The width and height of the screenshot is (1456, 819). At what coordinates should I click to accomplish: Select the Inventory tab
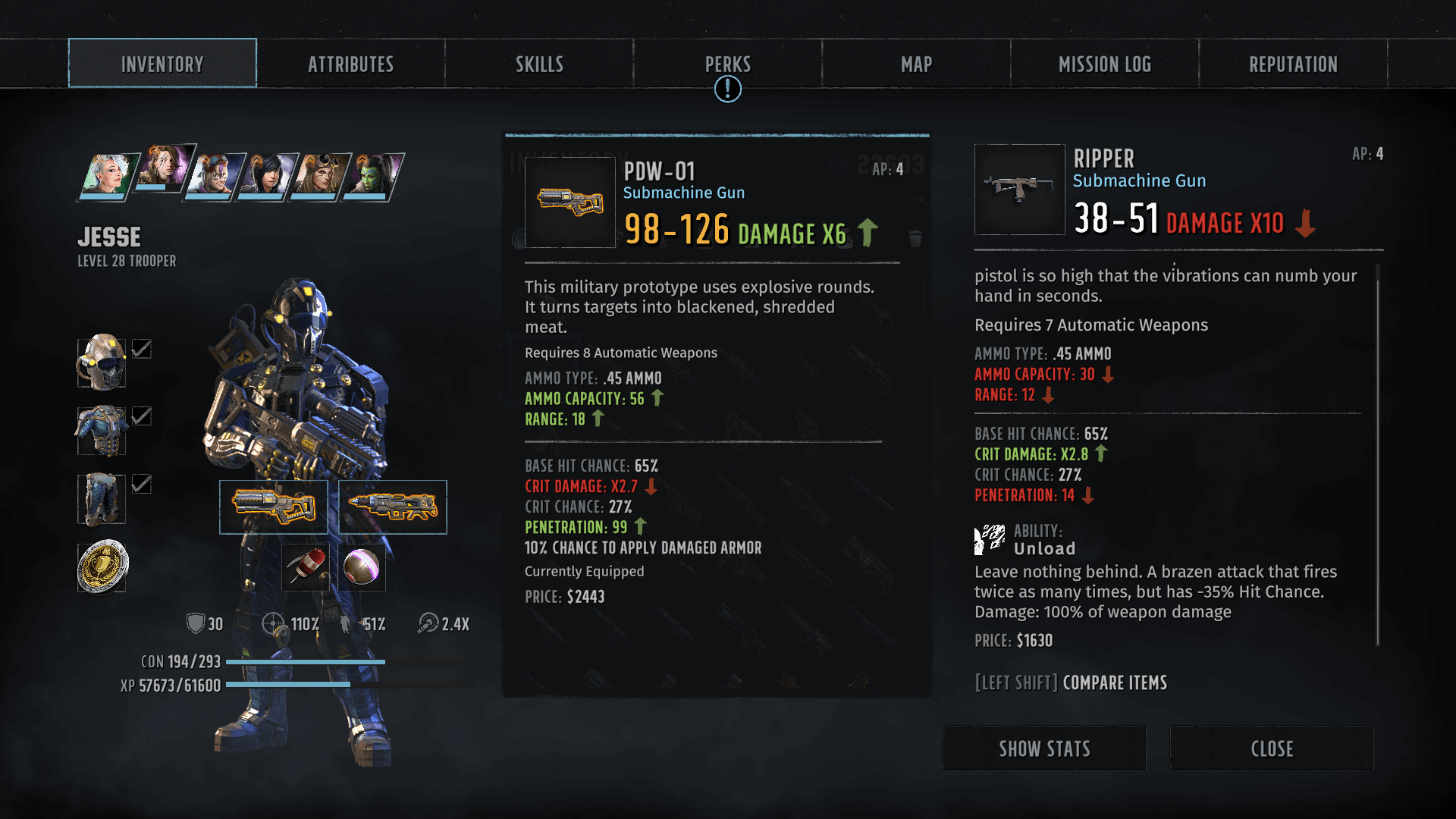pos(162,64)
